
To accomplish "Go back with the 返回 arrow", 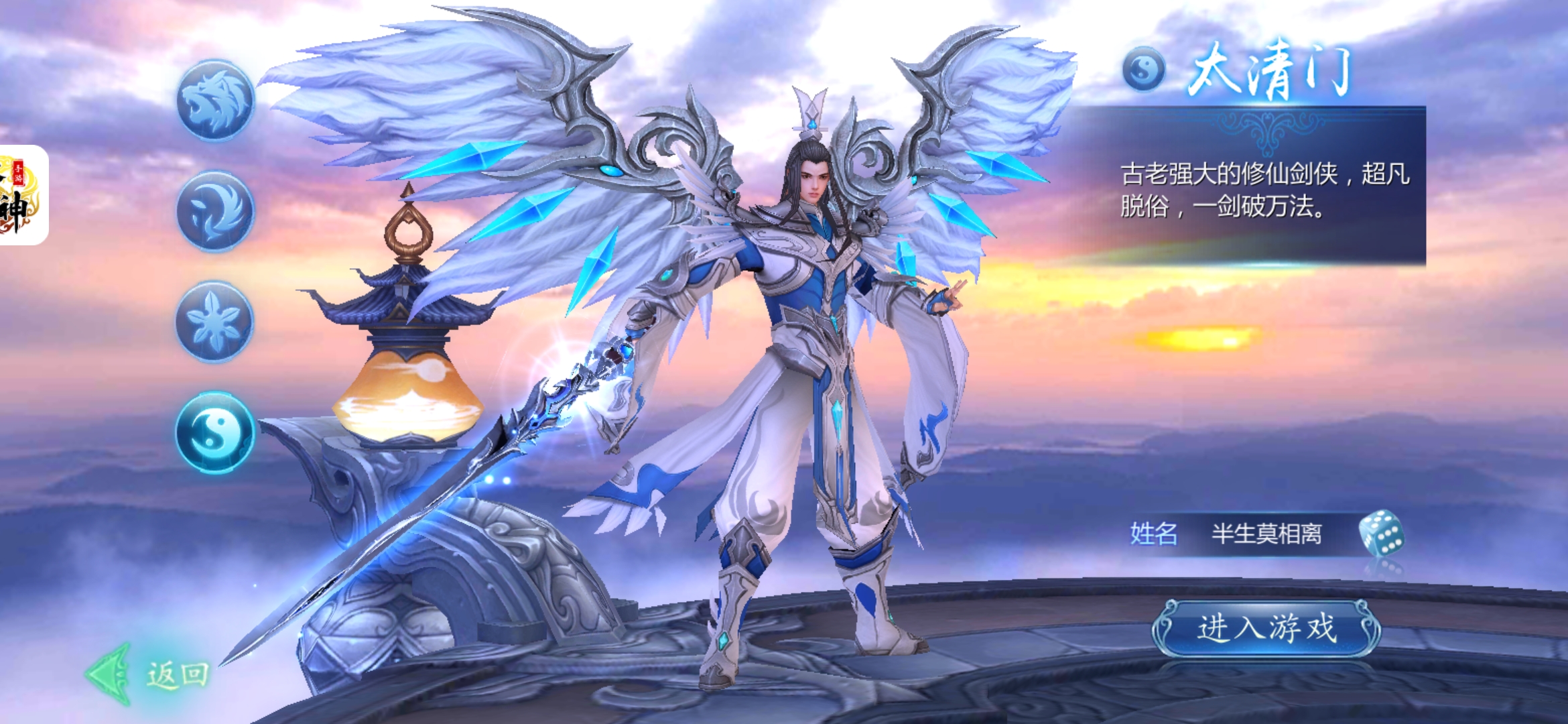I will [x=149, y=674].
